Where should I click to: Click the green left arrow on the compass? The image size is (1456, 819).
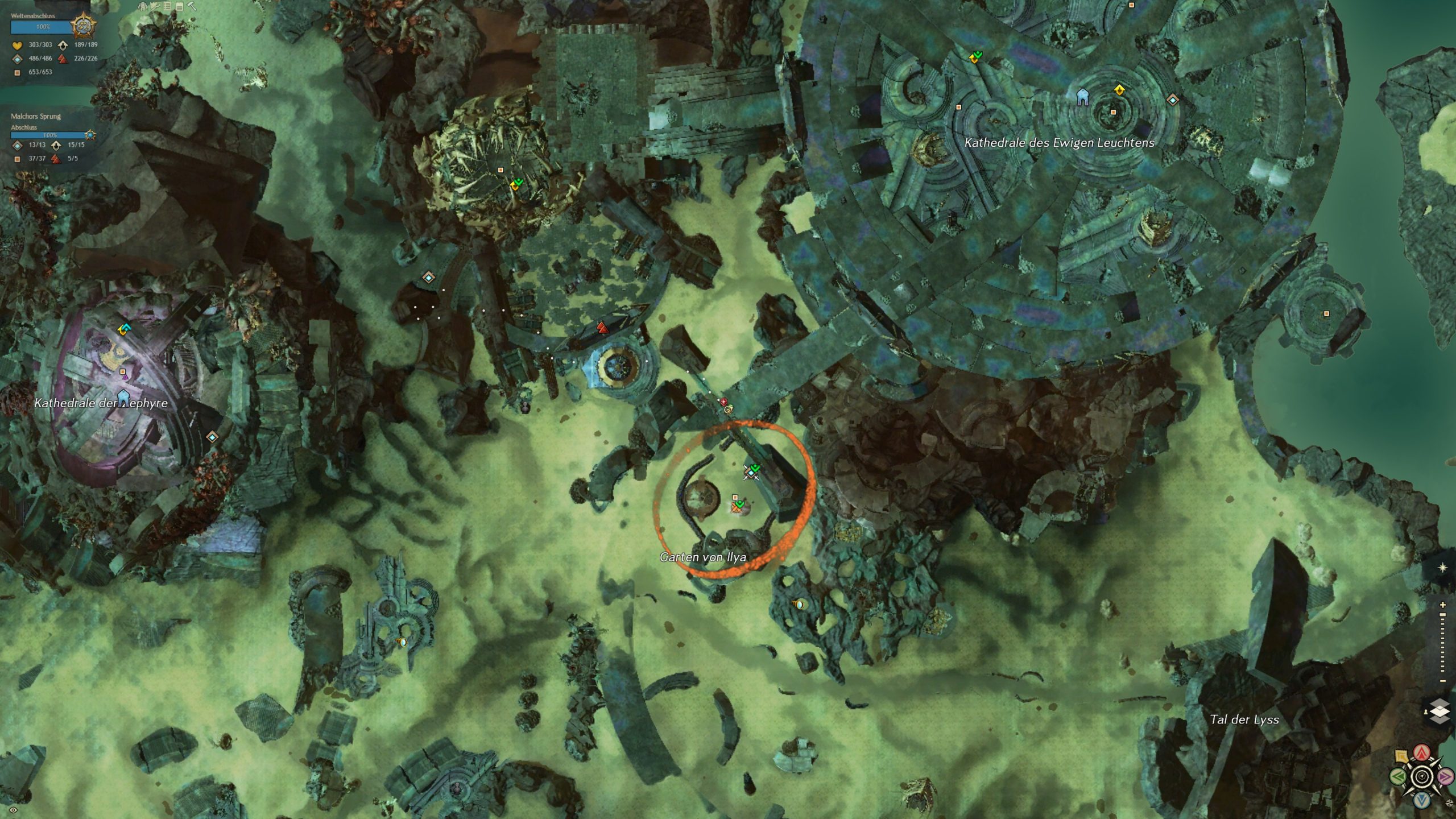(1398, 776)
